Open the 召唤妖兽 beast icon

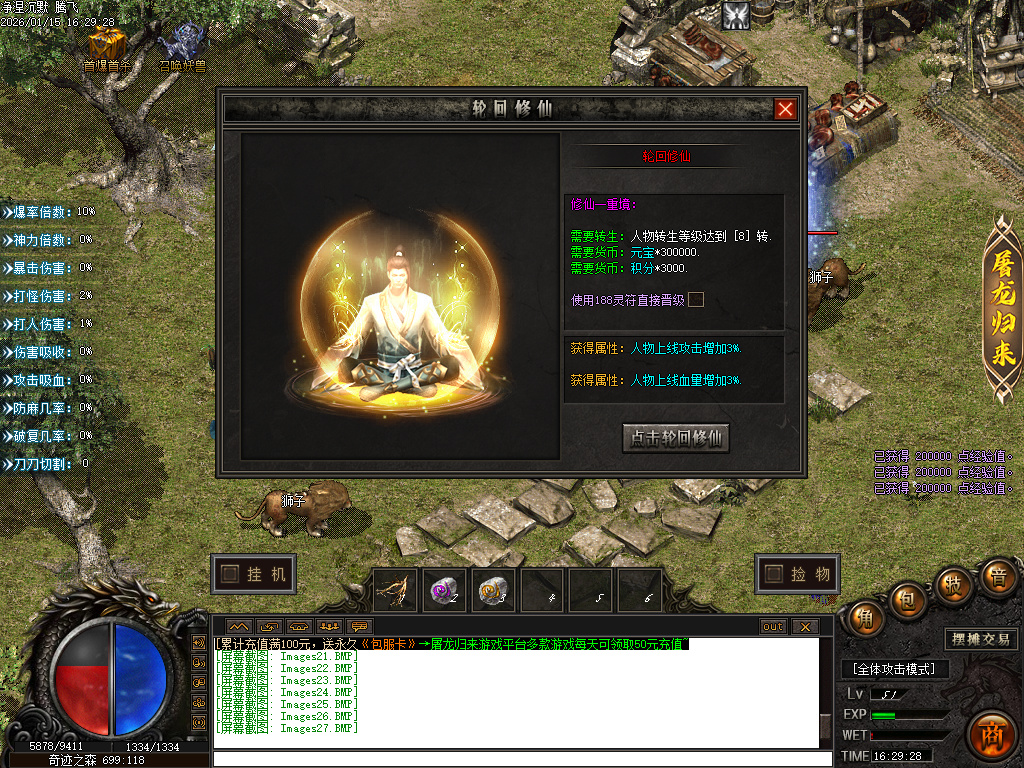(183, 46)
